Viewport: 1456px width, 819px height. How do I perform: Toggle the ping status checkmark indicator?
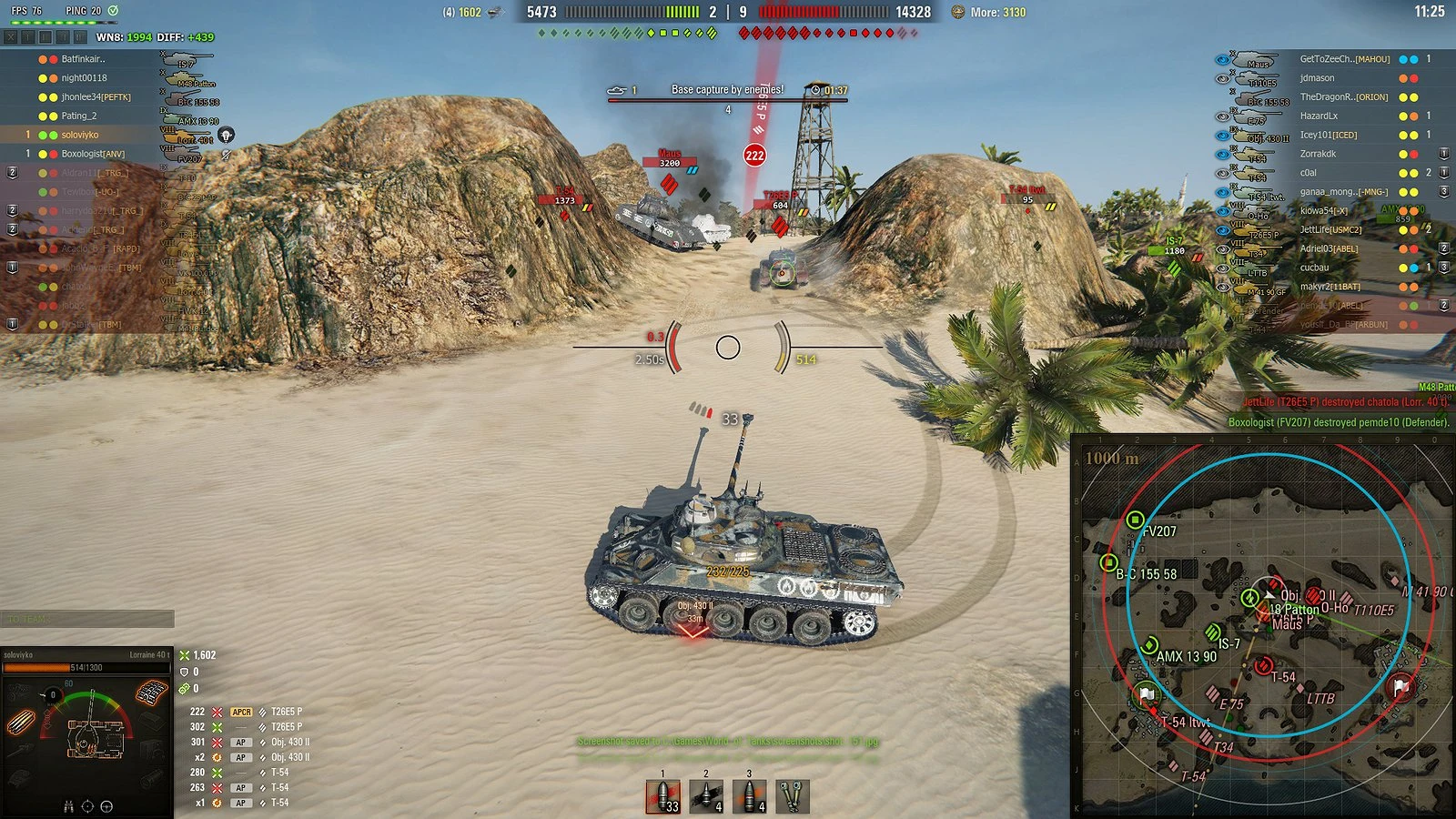113,11
